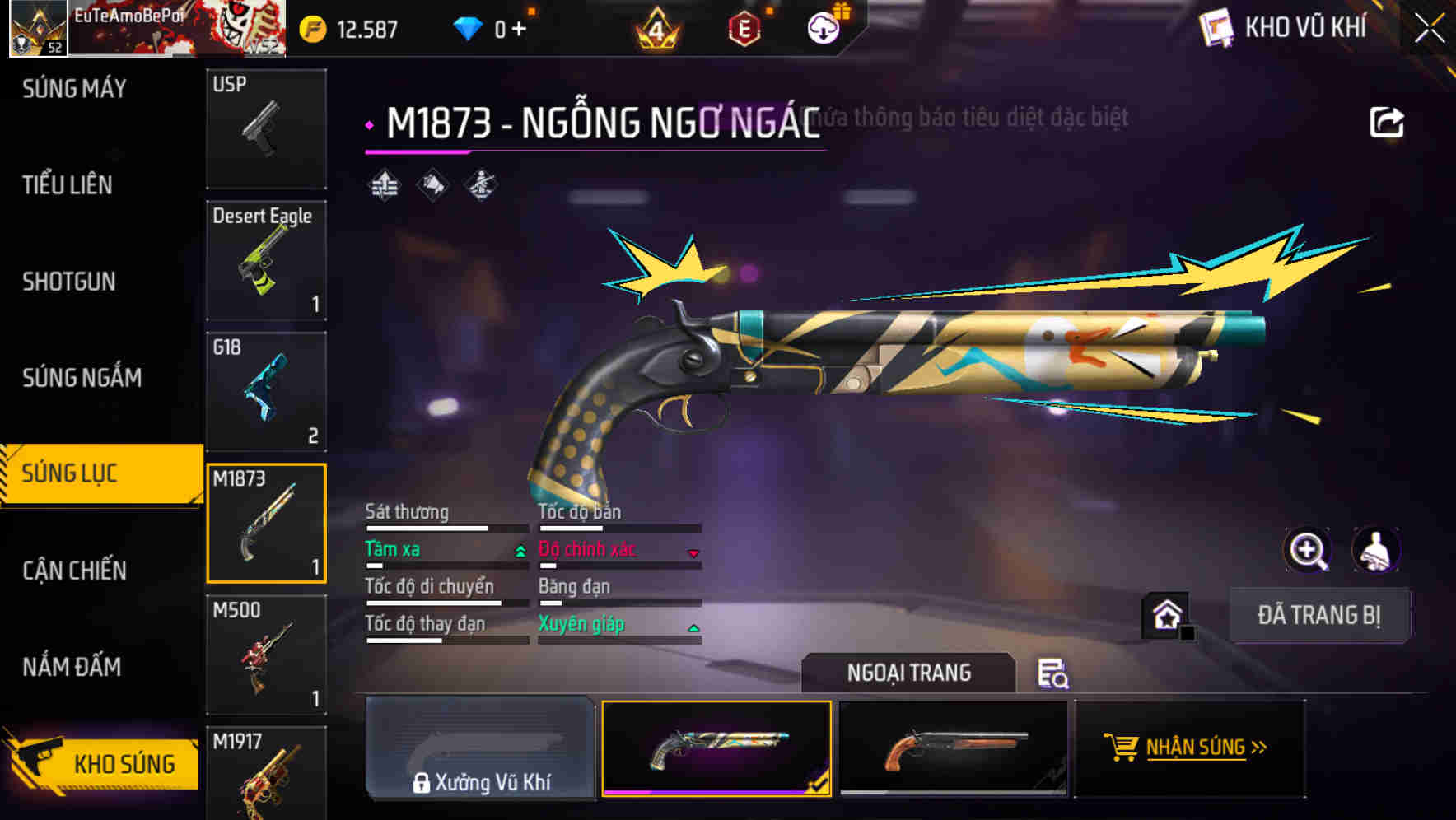
Task: Click the rank level 4 crown badge
Action: (x=659, y=26)
